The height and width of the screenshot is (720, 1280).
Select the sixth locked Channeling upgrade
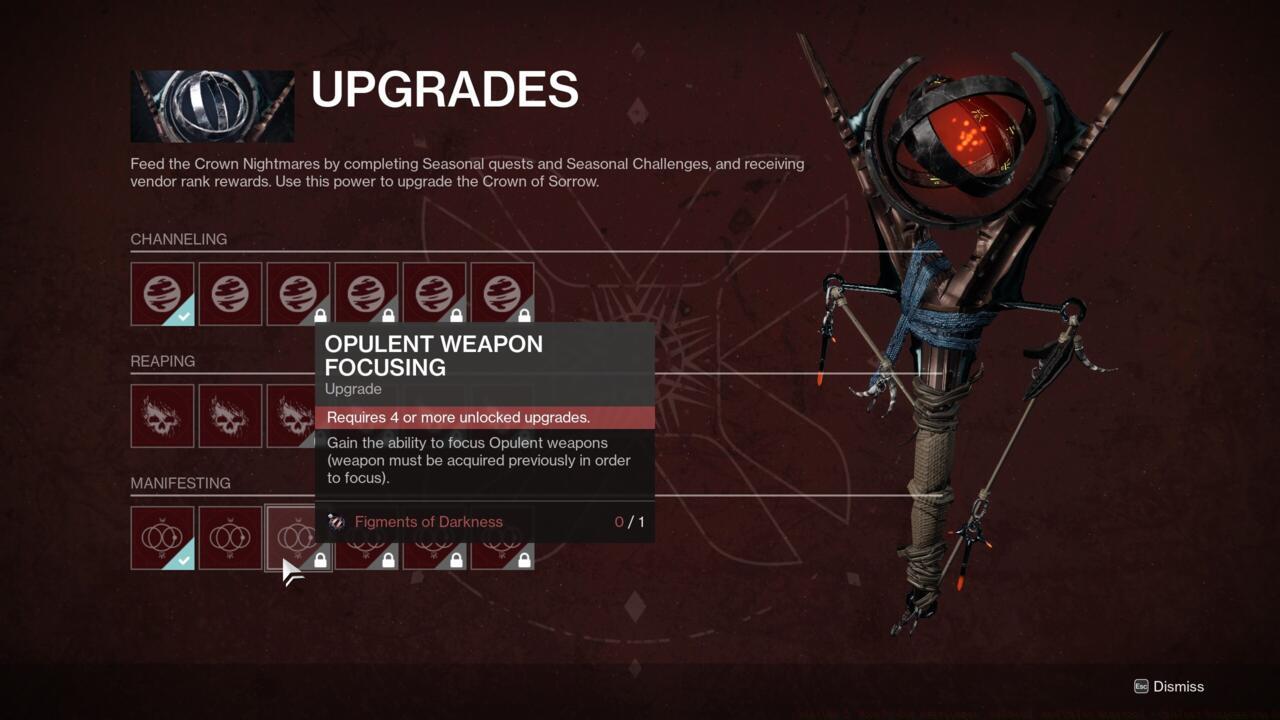click(502, 293)
